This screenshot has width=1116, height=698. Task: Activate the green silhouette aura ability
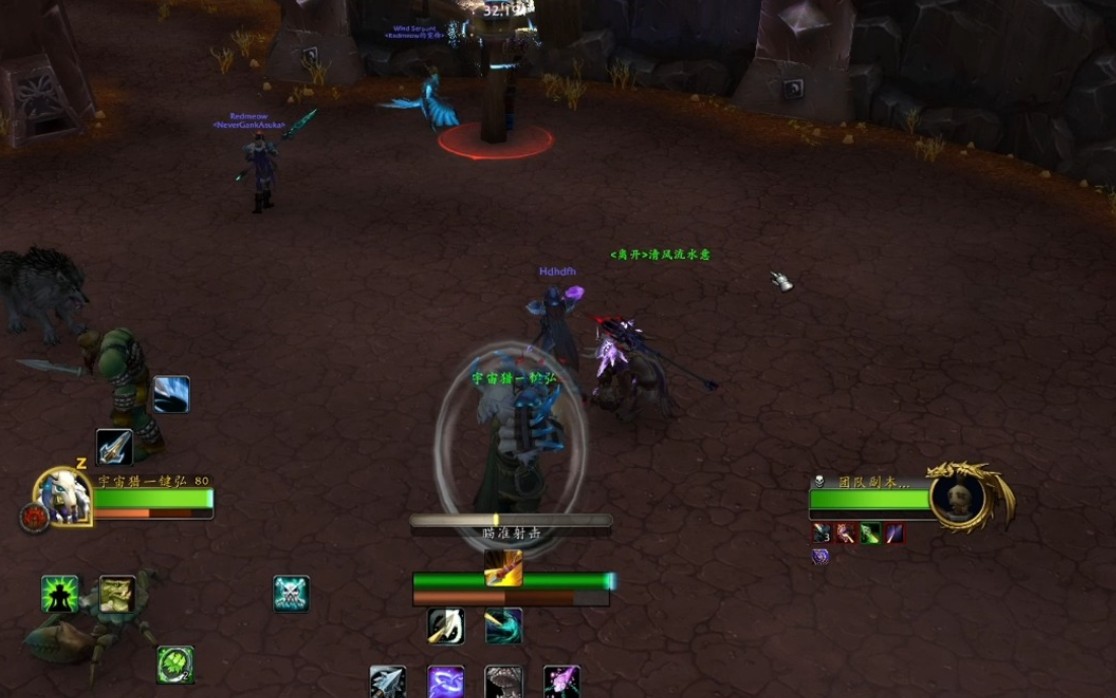click(59, 594)
